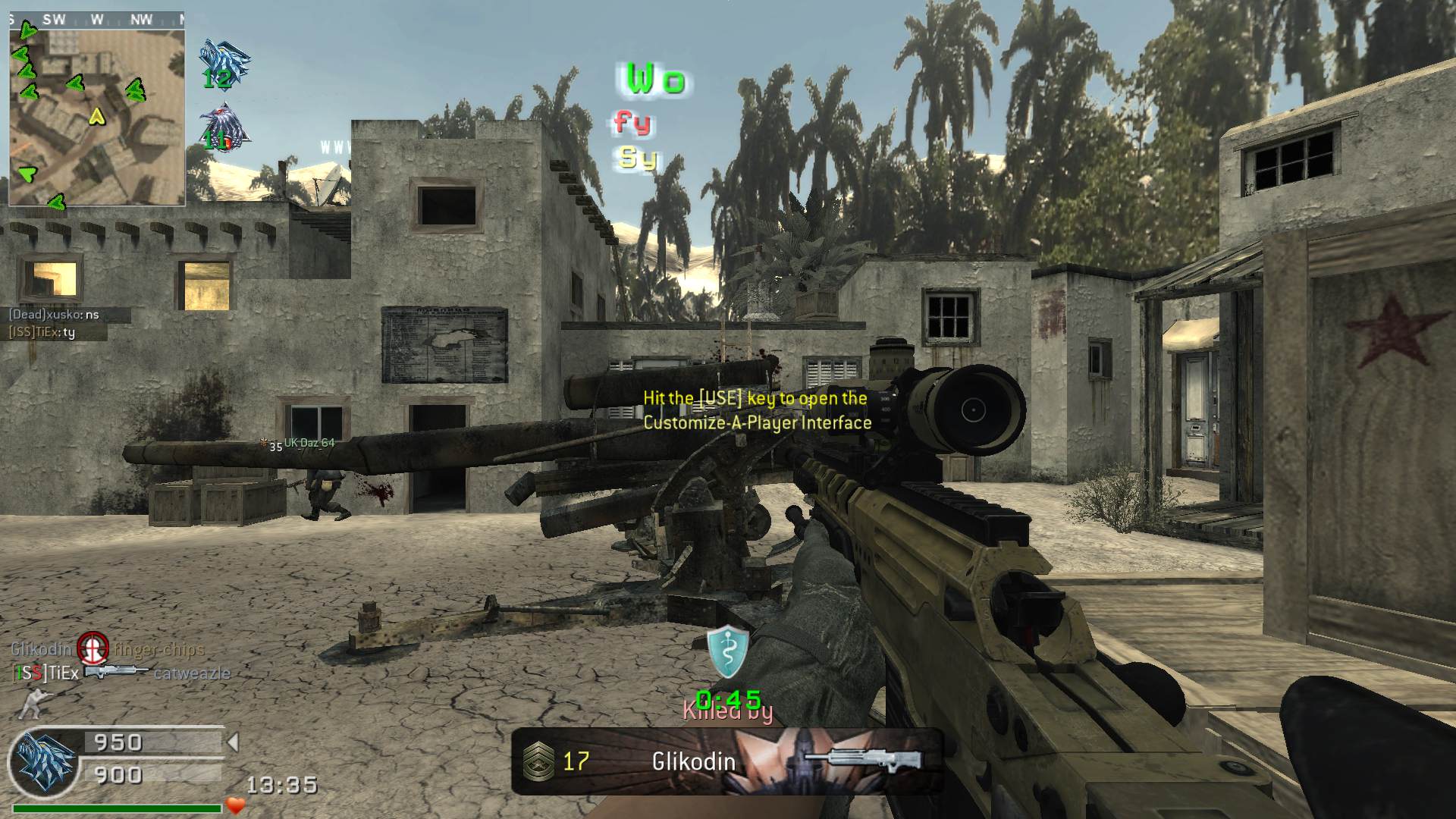The width and height of the screenshot is (1456, 819).
Task: Click the xusko chat message
Action: tap(55, 315)
